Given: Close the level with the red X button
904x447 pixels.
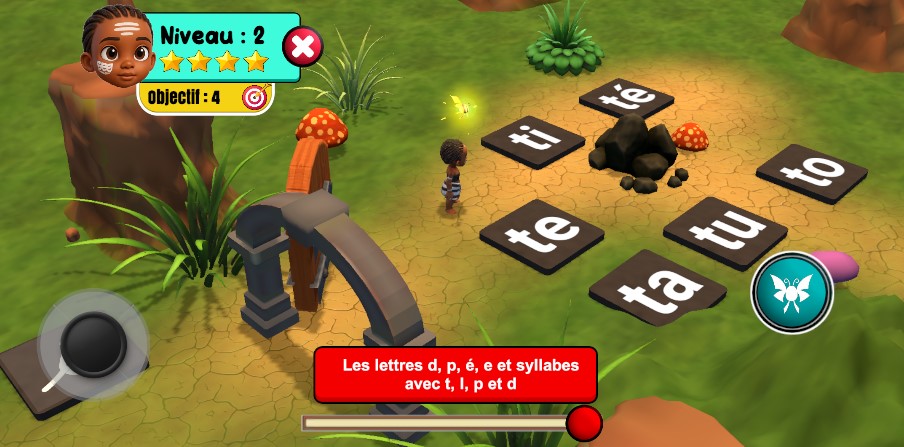Looking at the screenshot, I should tap(303, 46).
